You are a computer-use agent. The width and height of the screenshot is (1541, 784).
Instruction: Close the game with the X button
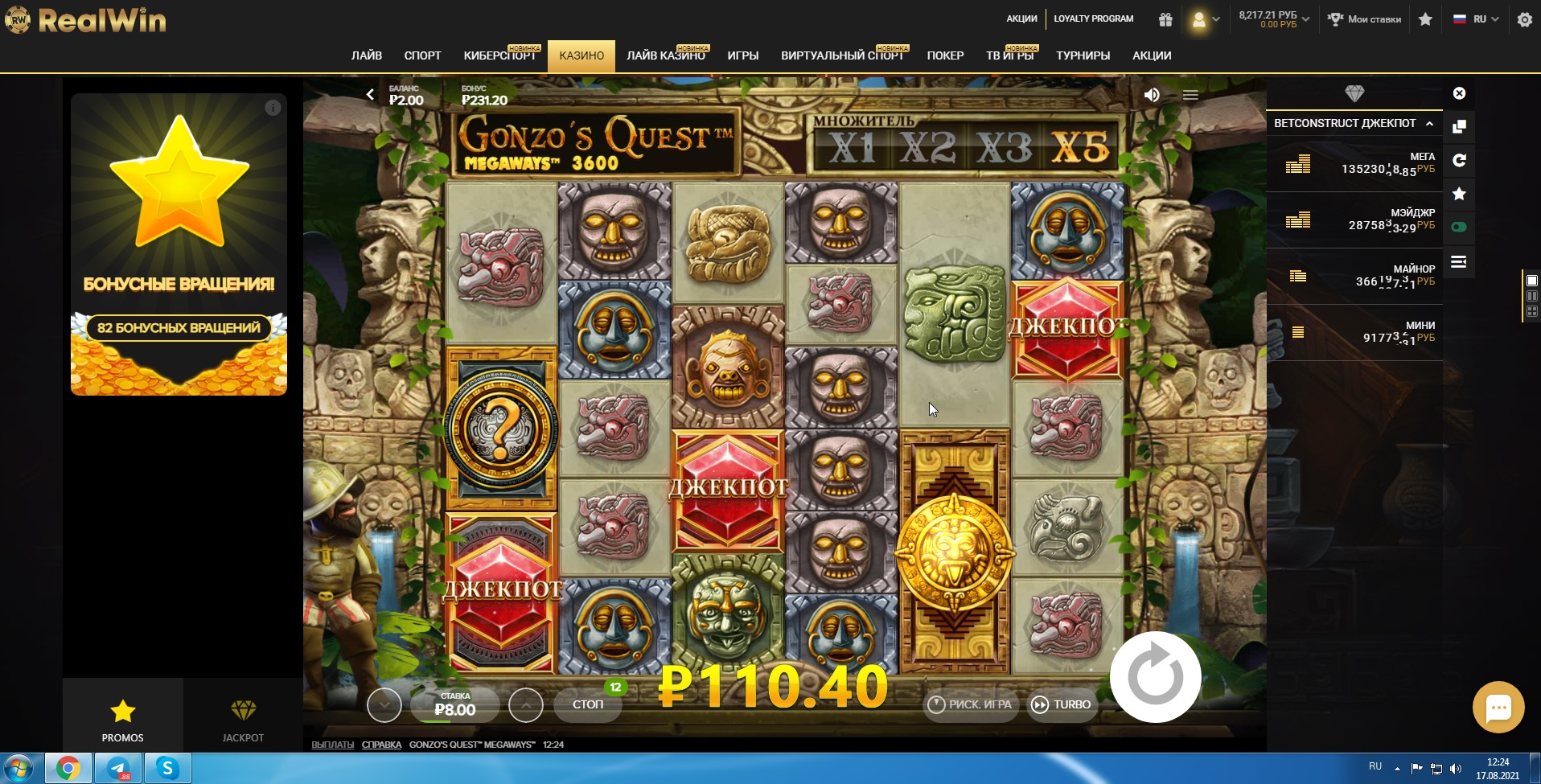[1459, 93]
